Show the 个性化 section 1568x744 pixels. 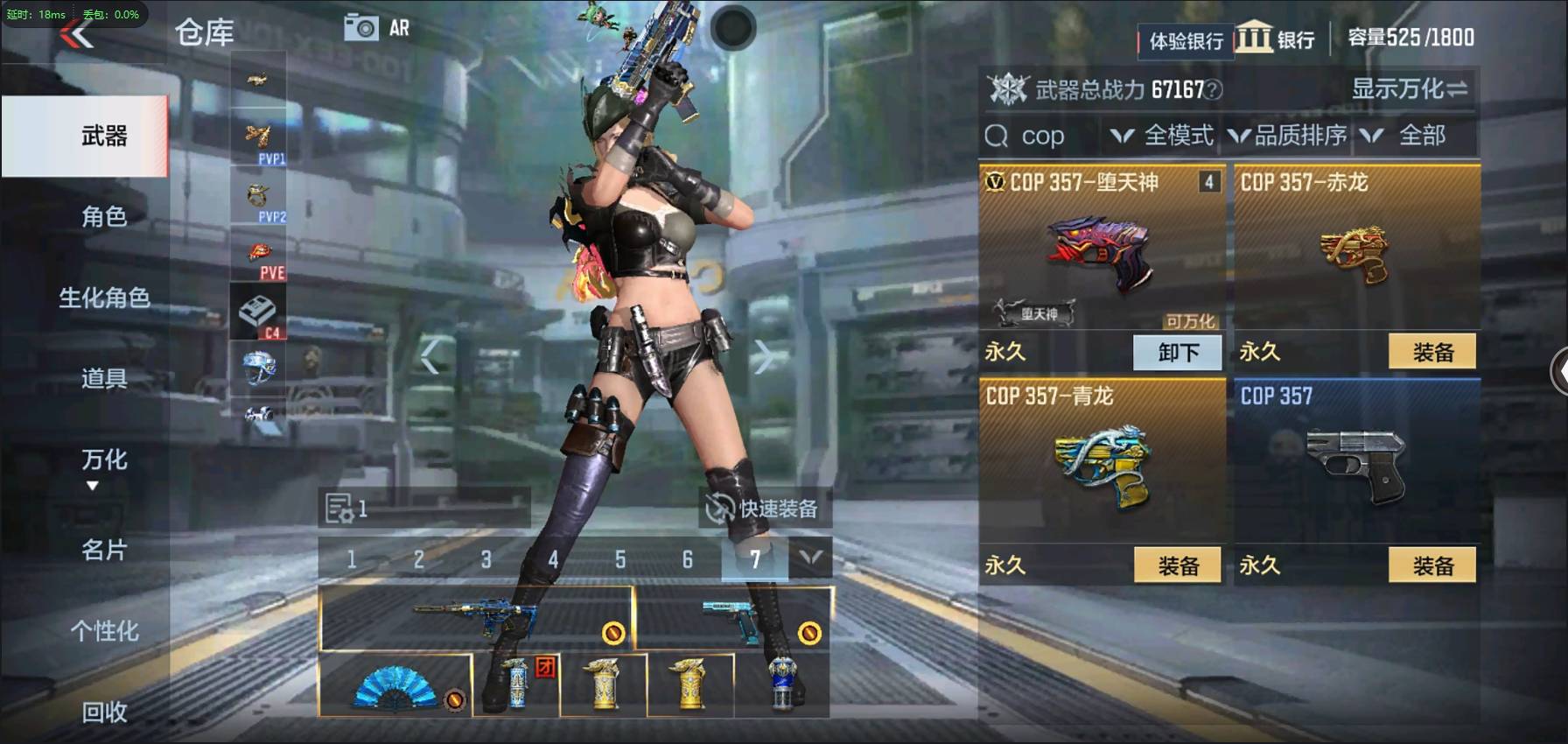(104, 631)
